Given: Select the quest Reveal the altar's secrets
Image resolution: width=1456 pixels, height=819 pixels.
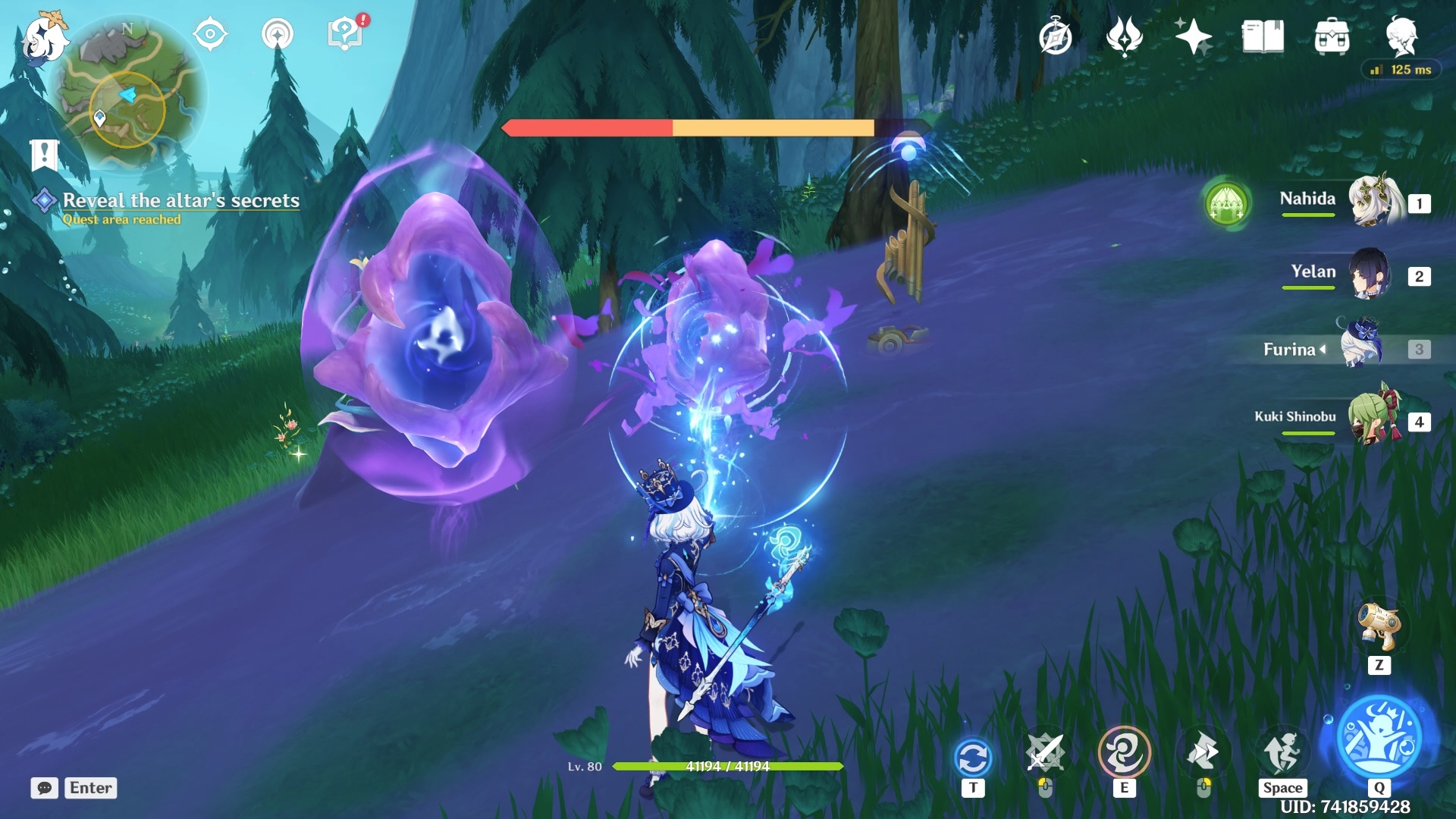Looking at the screenshot, I should 182,201.
